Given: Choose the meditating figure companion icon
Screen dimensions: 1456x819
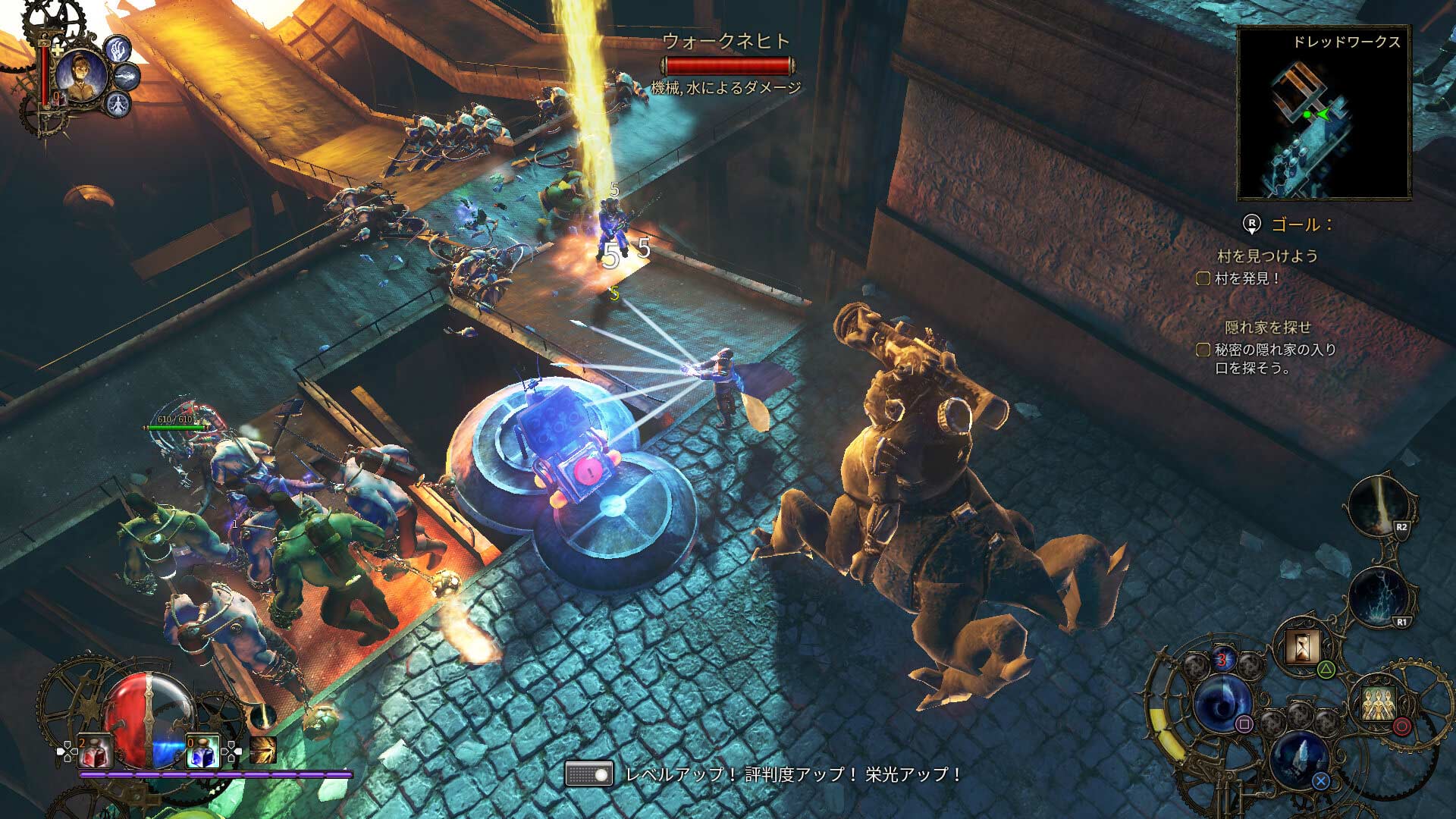Looking at the screenshot, I should pos(118,103).
